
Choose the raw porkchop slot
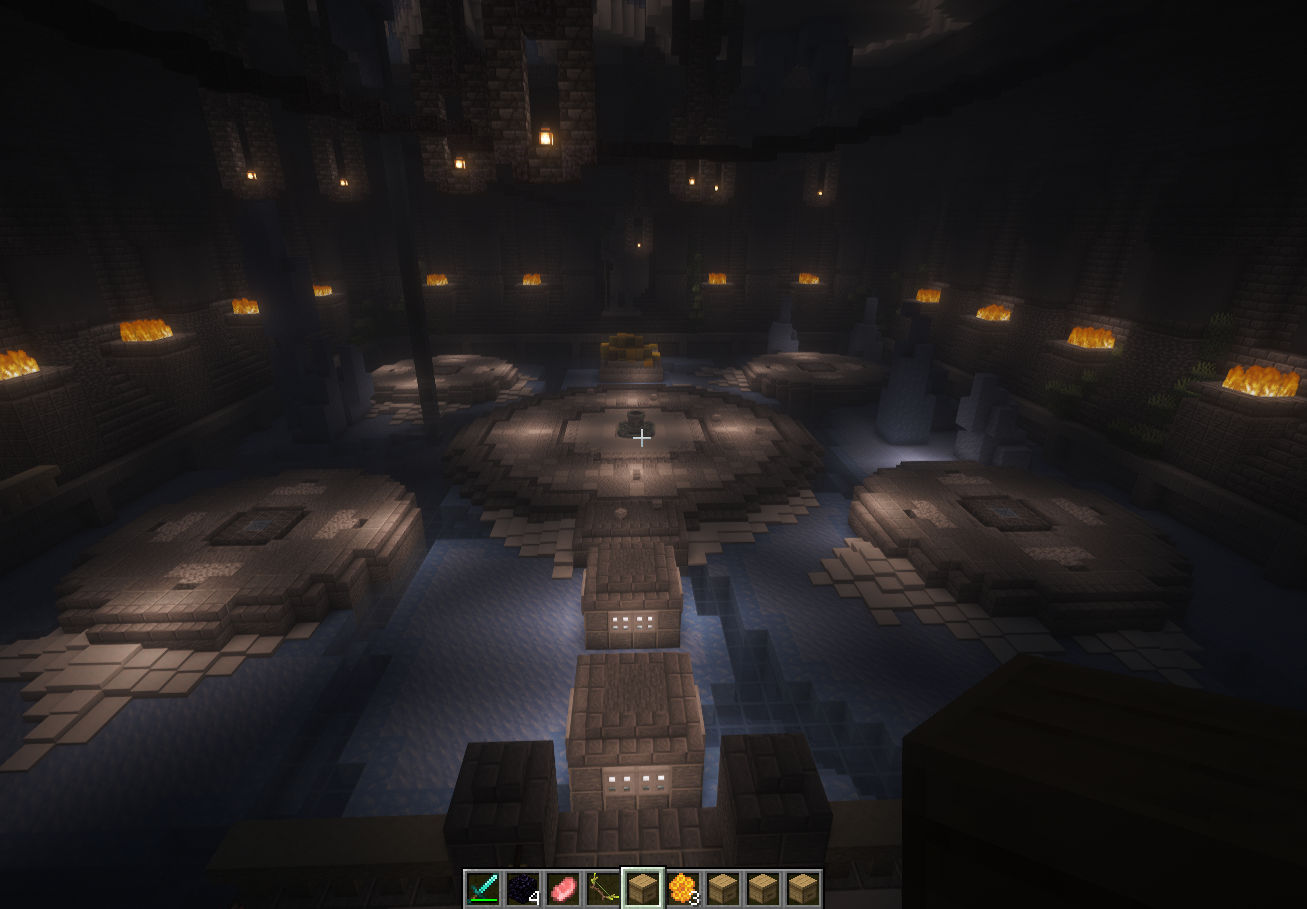(x=563, y=888)
